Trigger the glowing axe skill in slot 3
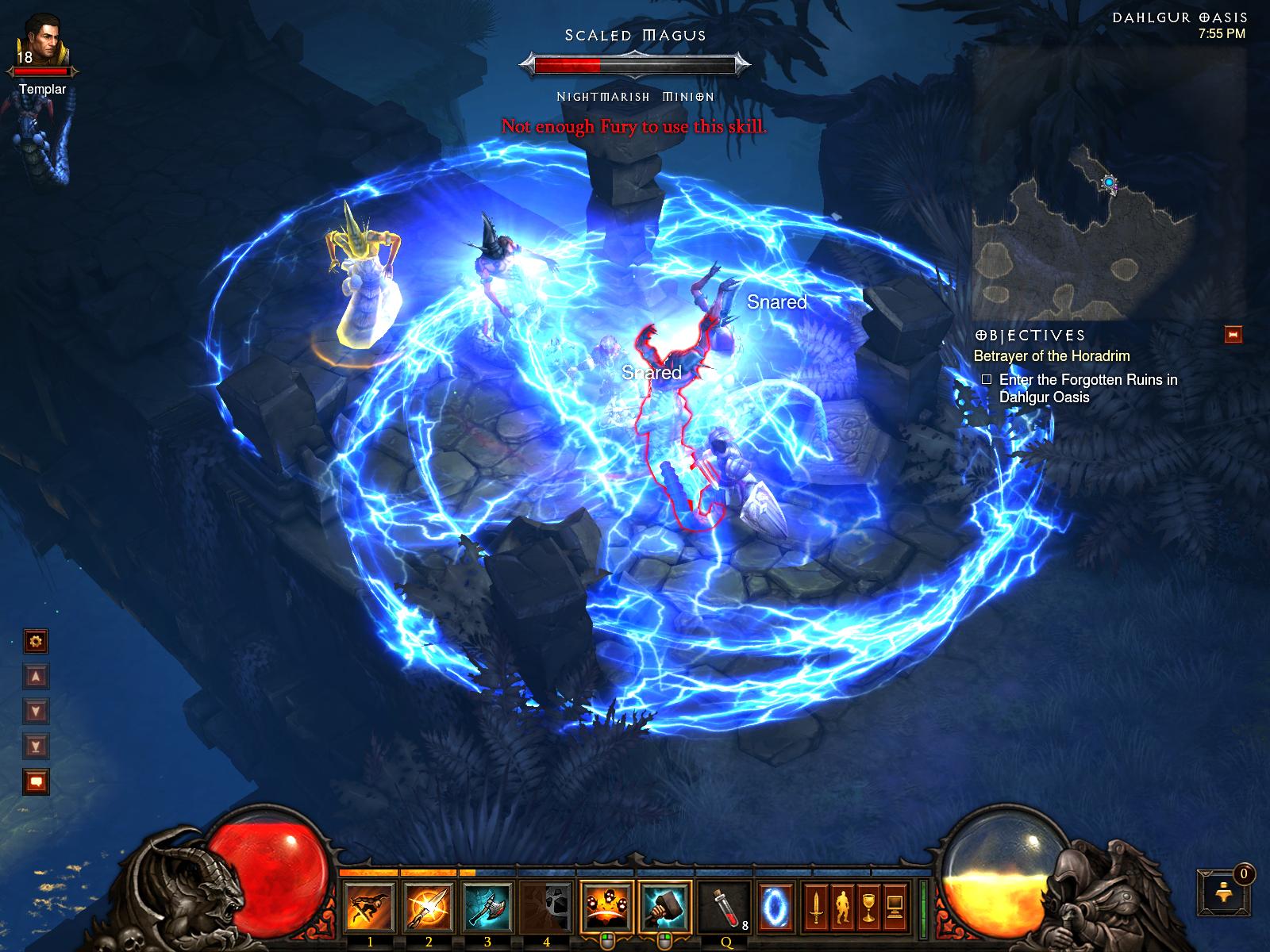Screen dimensions: 1270x952 pos(487,906)
